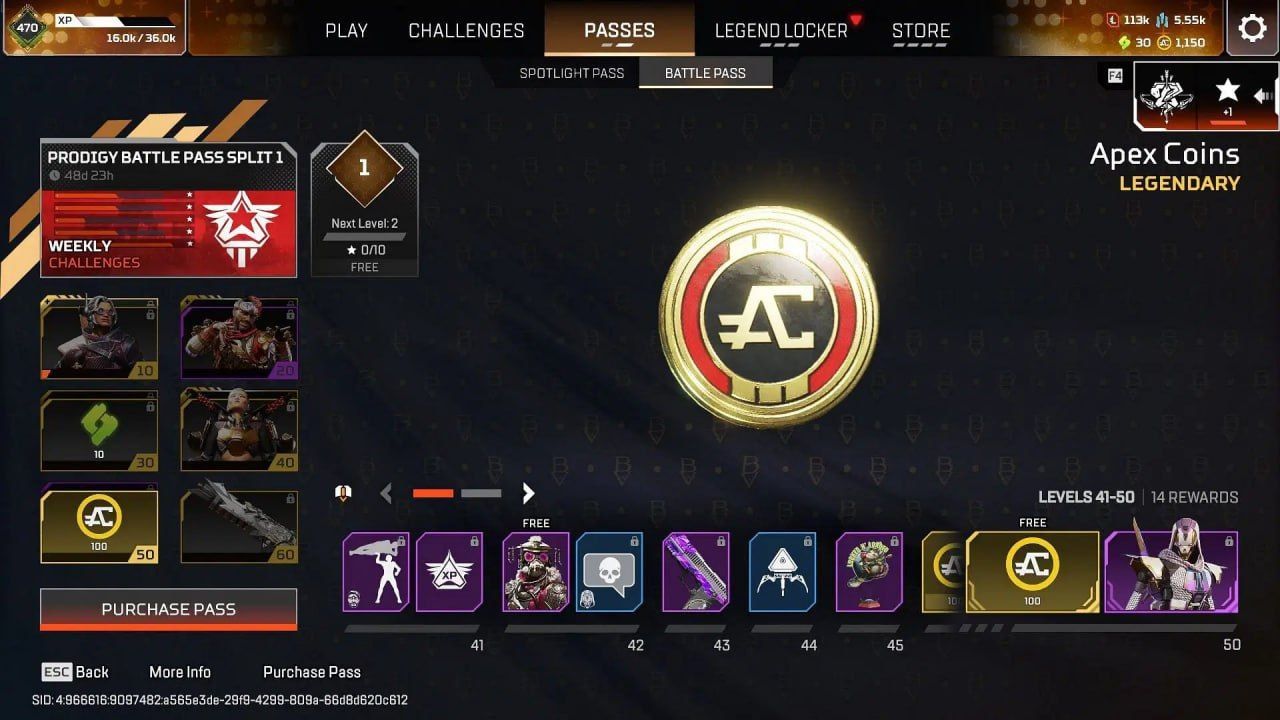The width and height of the screenshot is (1280, 720).
Task: Click the heirloom shards currency icon
Action: click(x=1124, y=43)
